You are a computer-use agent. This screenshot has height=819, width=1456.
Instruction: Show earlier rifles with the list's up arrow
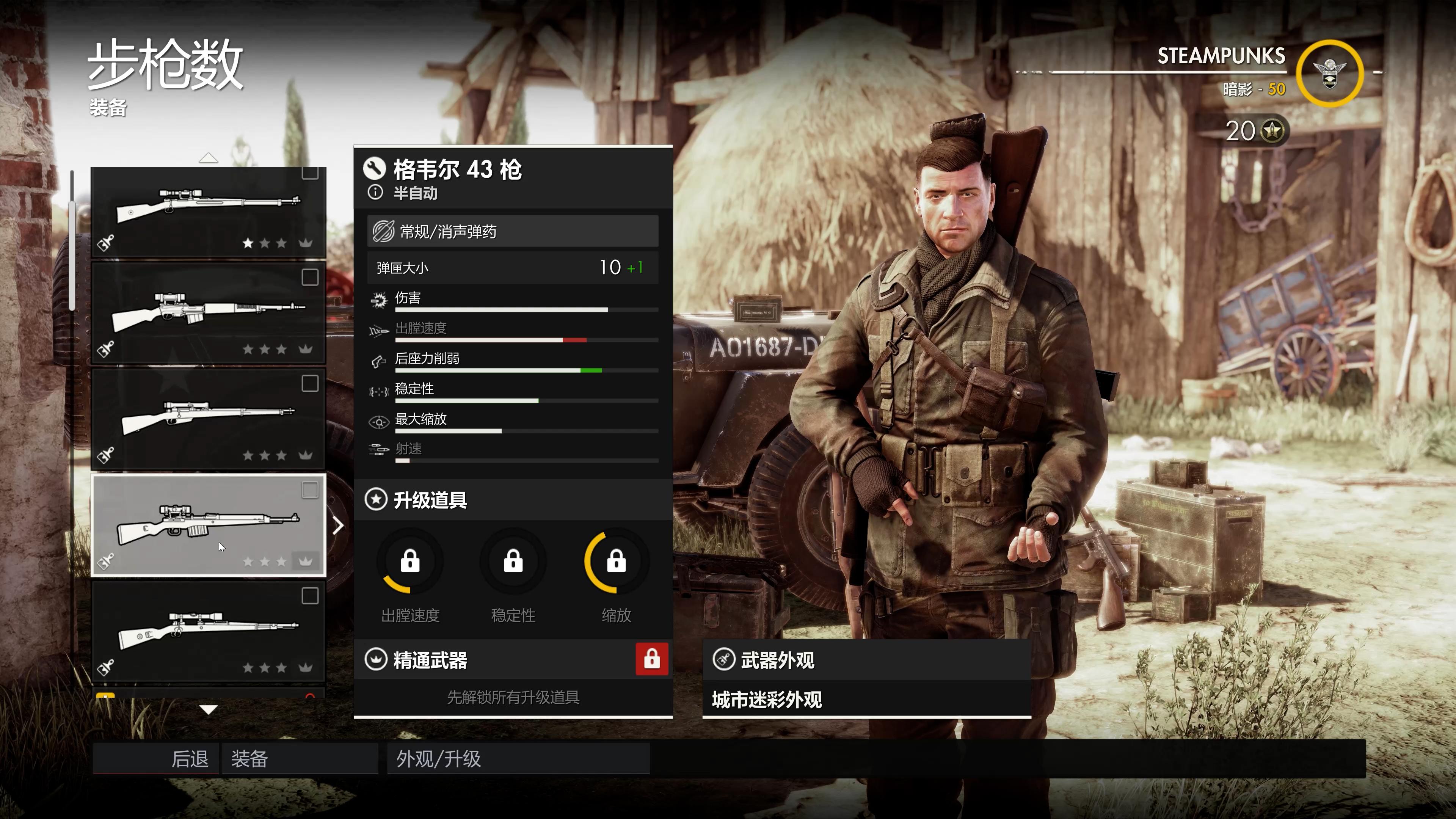(x=208, y=158)
